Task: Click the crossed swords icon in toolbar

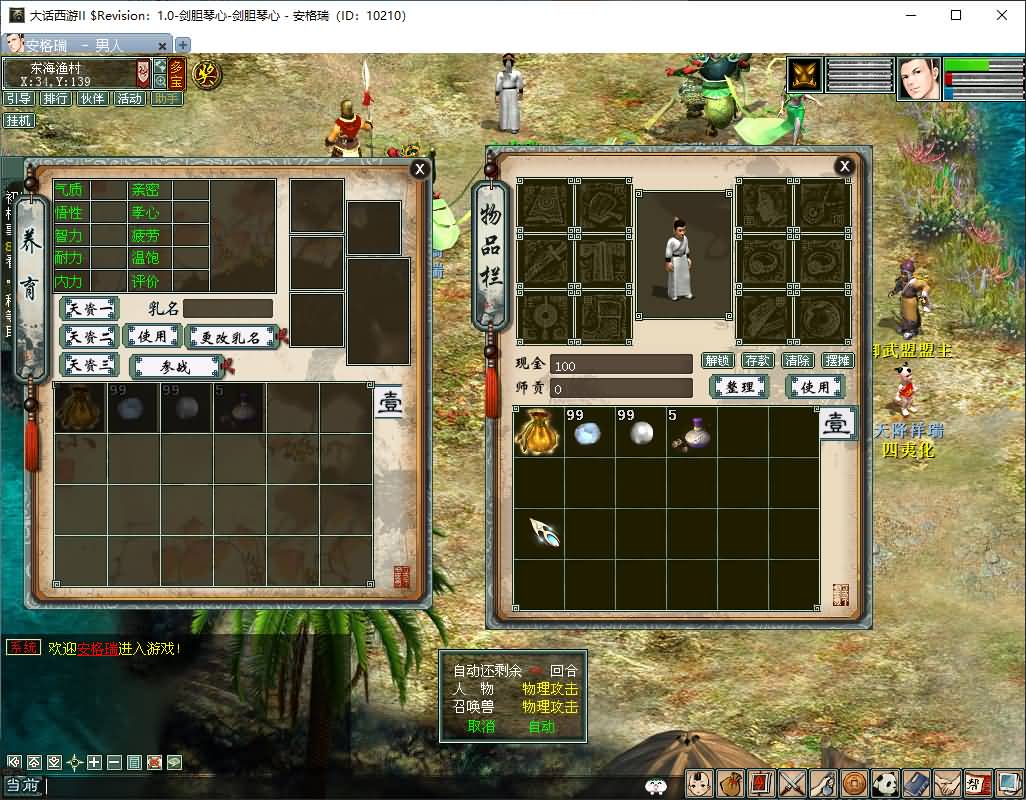Action: [x=792, y=783]
